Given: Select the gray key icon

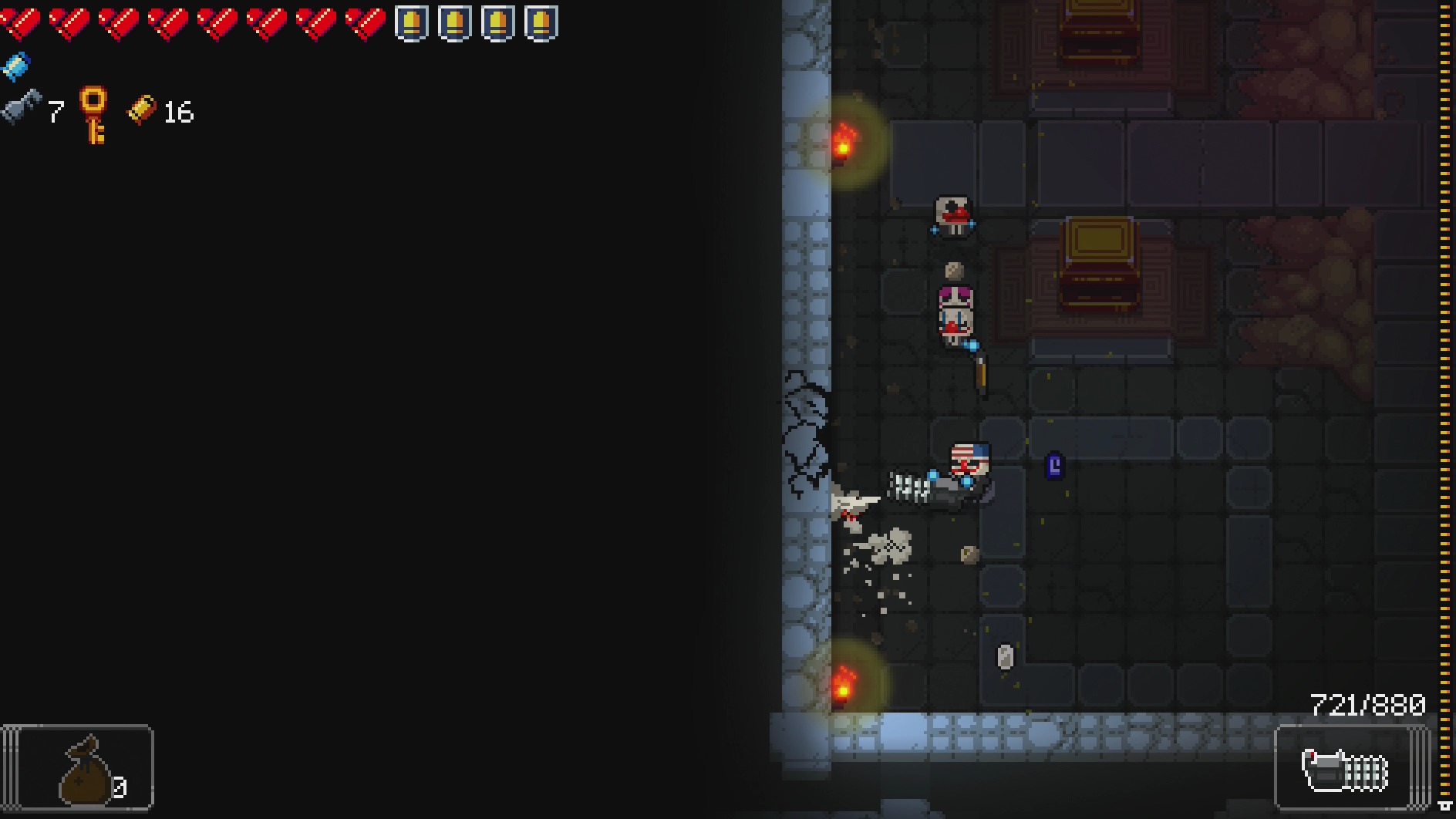Looking at the screenshot, I should click(x=21, y=108).
